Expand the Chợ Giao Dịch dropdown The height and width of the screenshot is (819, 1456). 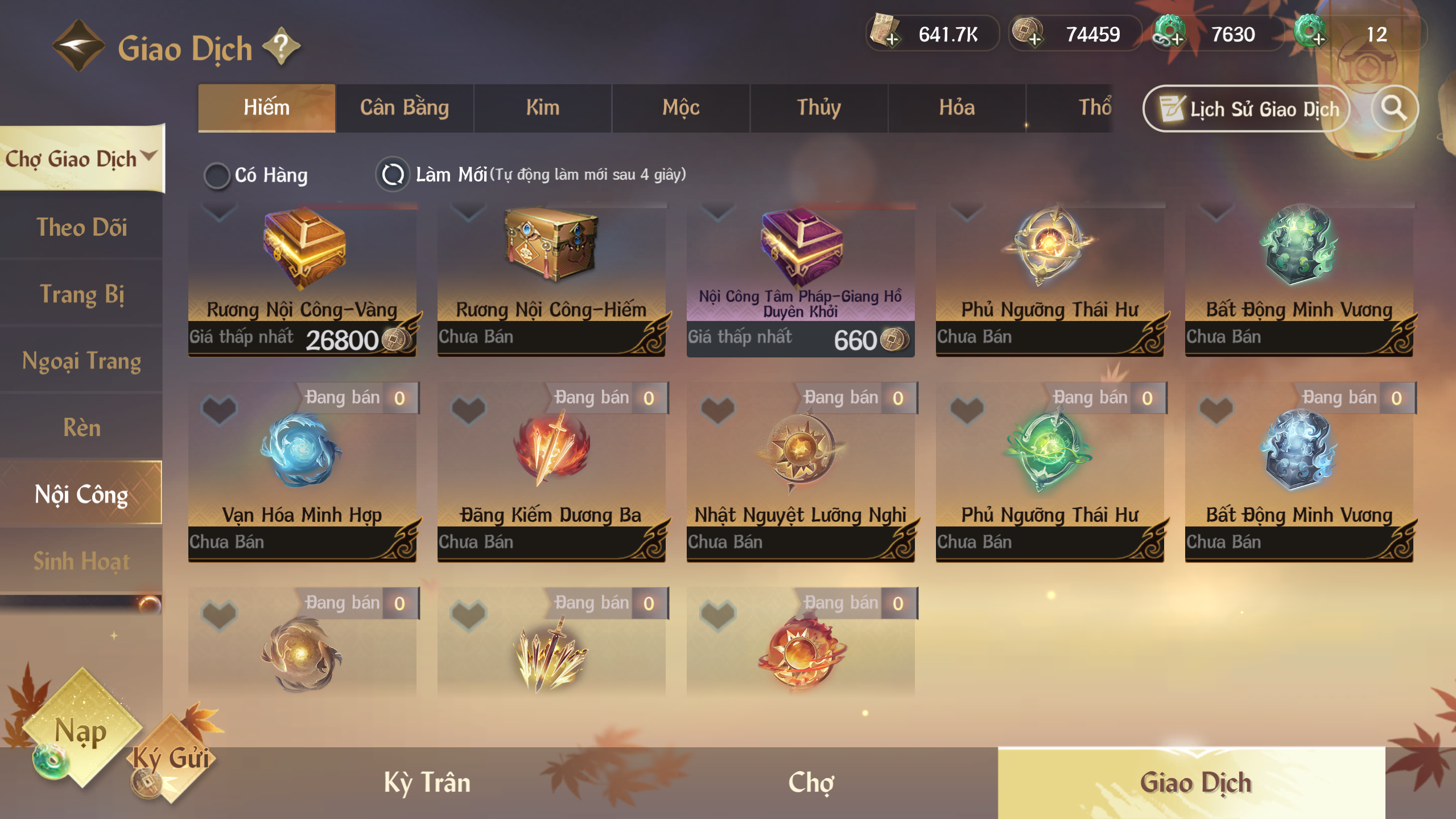tap(81, 159)
